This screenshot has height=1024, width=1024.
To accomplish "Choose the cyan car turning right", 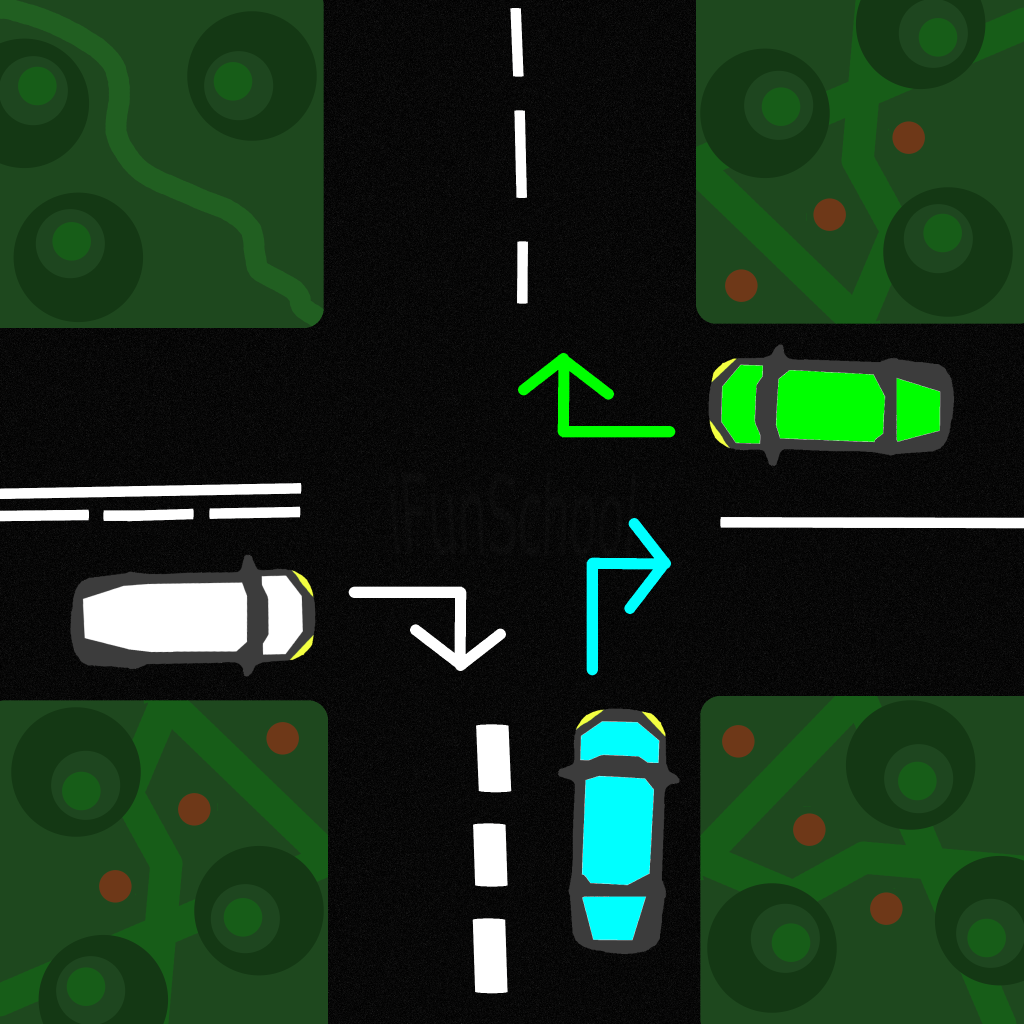I will pos(616,828).
